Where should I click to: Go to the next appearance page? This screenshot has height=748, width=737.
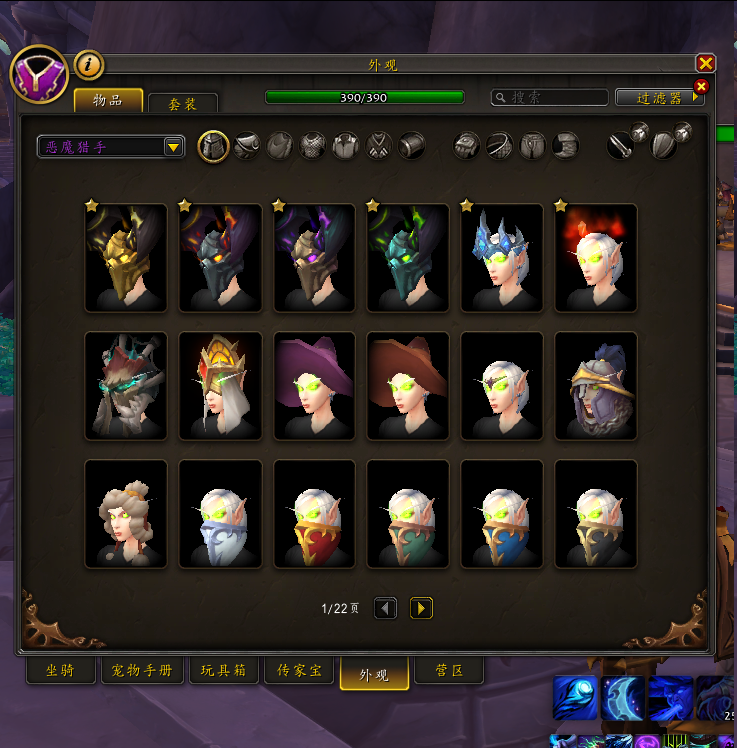tap(421, 608)
